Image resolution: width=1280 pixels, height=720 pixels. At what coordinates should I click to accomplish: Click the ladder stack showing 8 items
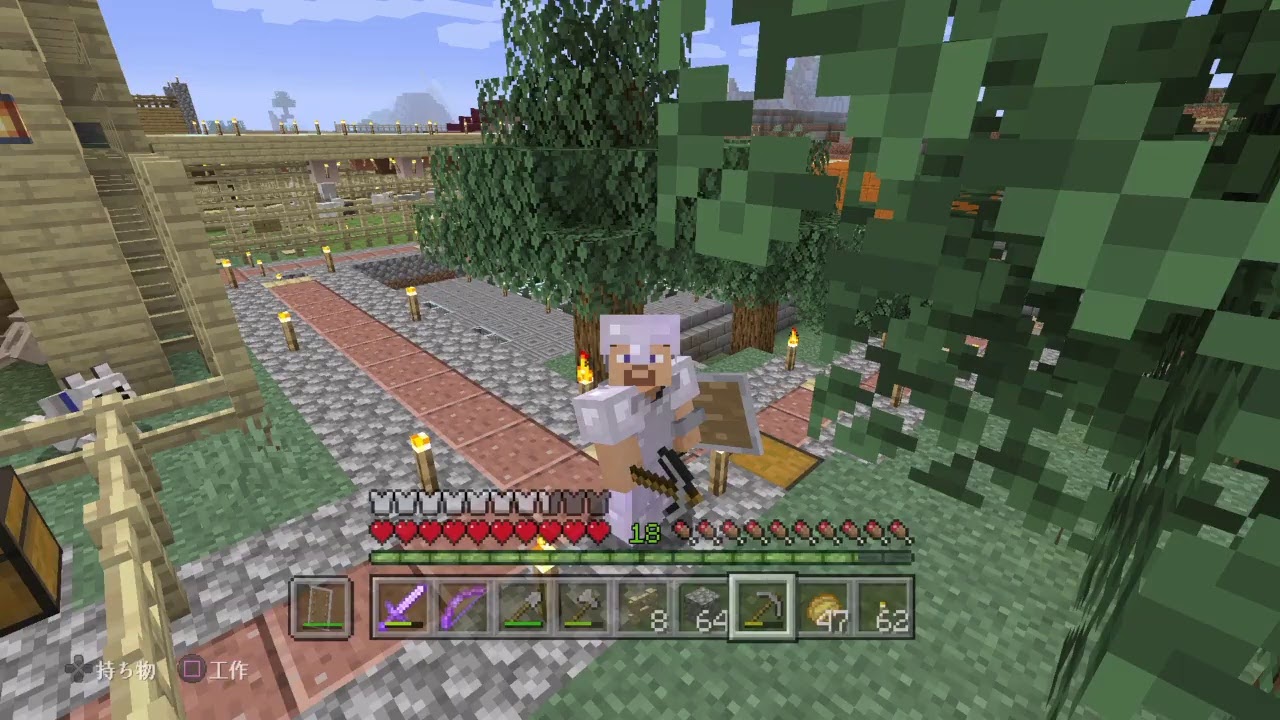pyautogui.click(x=643, y=608)
